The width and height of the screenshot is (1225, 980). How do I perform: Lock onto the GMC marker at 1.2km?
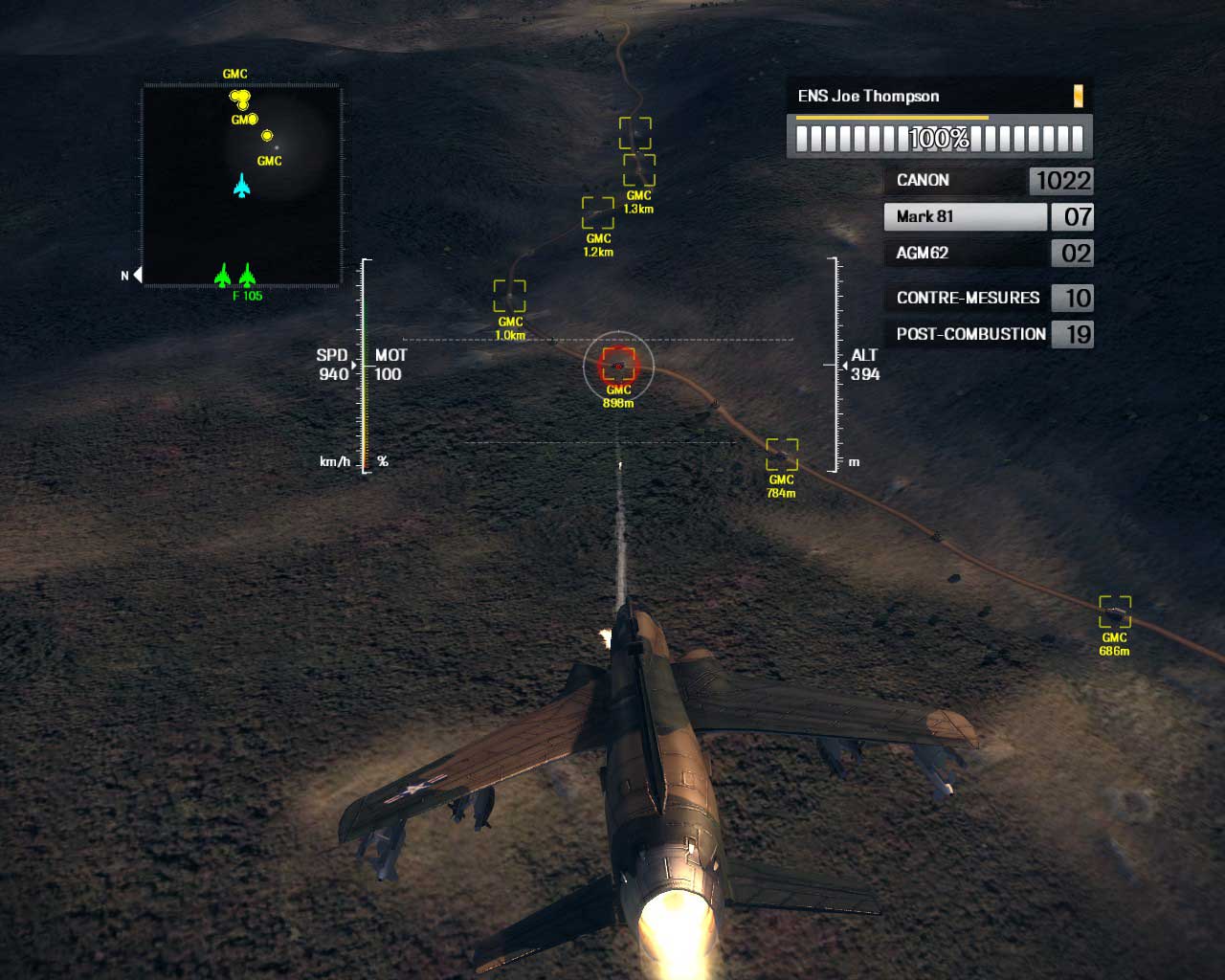[598, 212]
